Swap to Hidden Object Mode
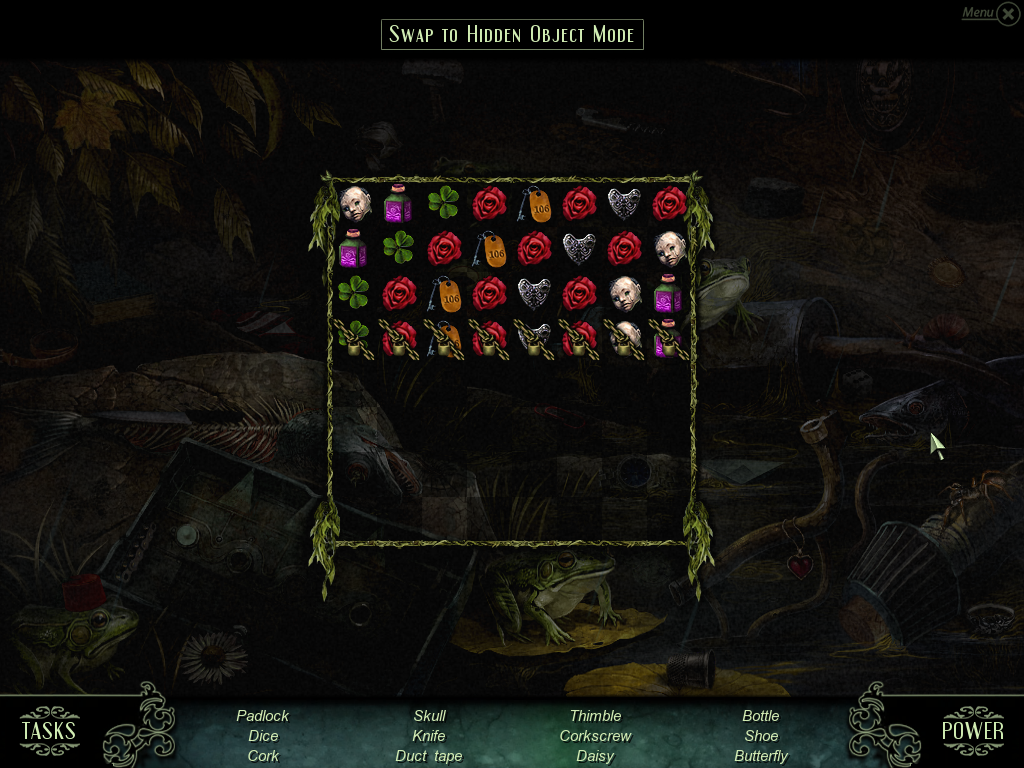This screenshot has width=1024, height=768. coord(512,34)
